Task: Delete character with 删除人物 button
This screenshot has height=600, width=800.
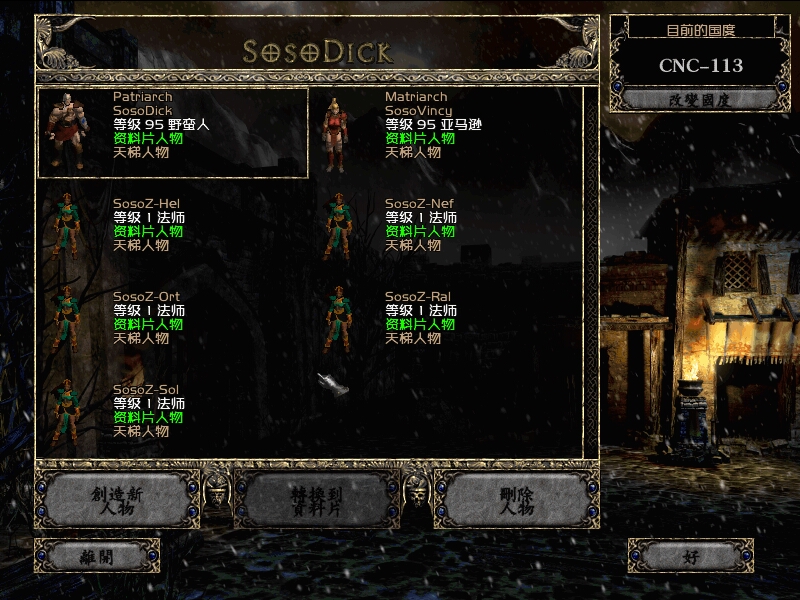Action: click(x=516, y=500)
